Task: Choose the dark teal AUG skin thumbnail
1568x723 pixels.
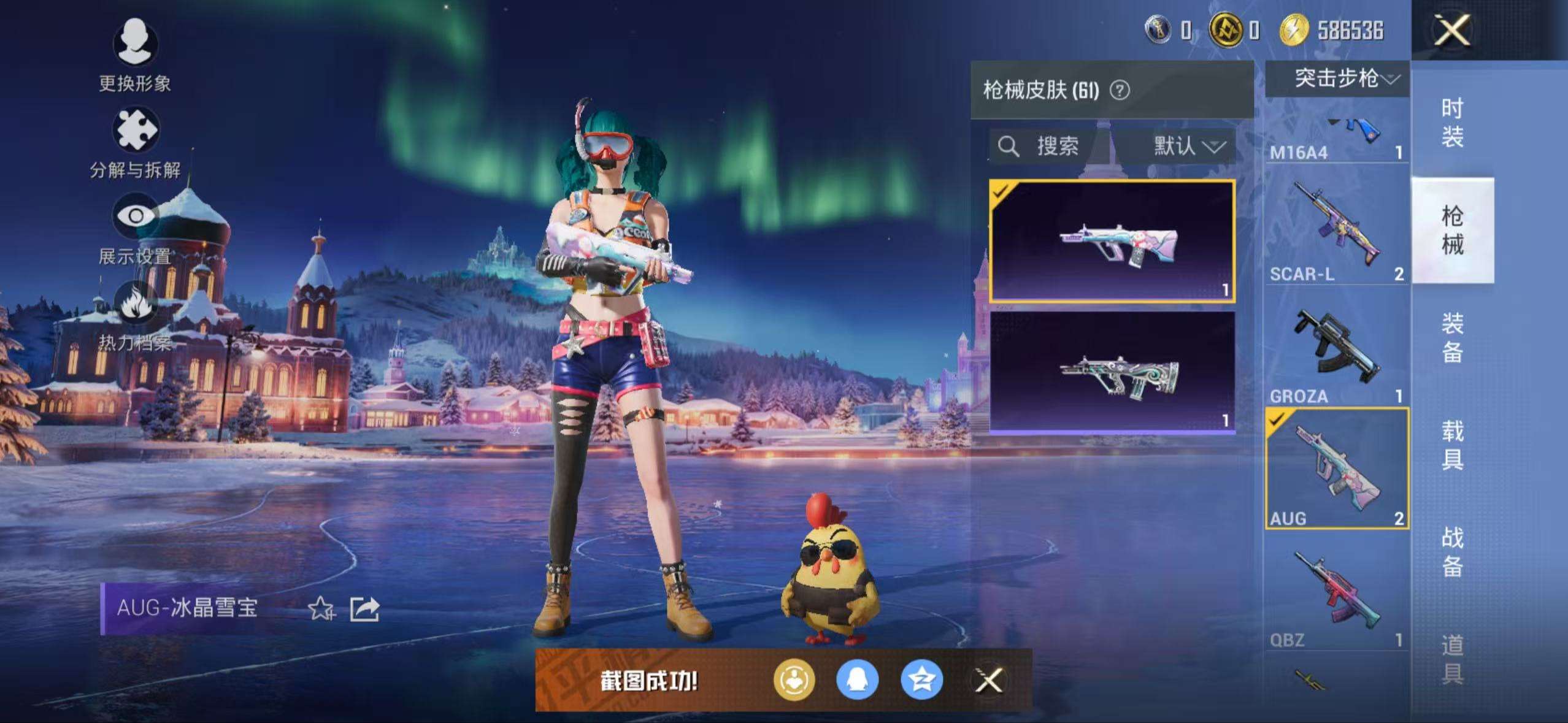Action: (x=1112, y=372)
